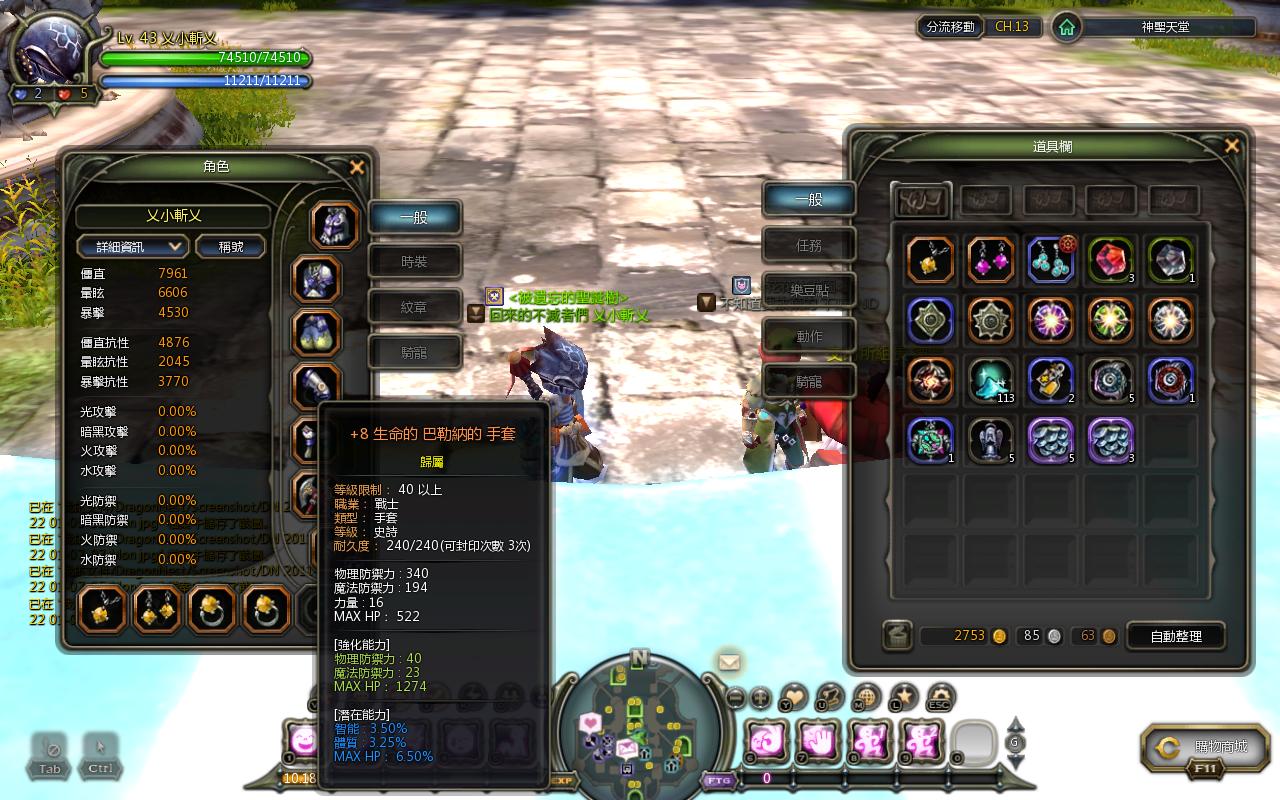Click the 分流移動 channel move button
This screenshot has width=1280, height=800.
point(950,27)
